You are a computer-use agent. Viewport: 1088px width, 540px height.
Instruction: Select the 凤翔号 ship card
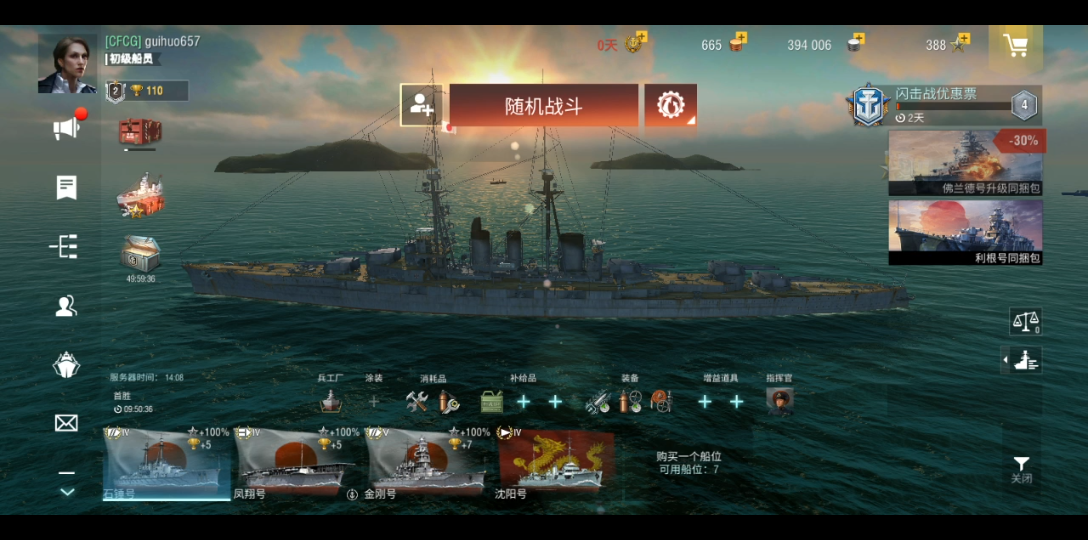294,462
